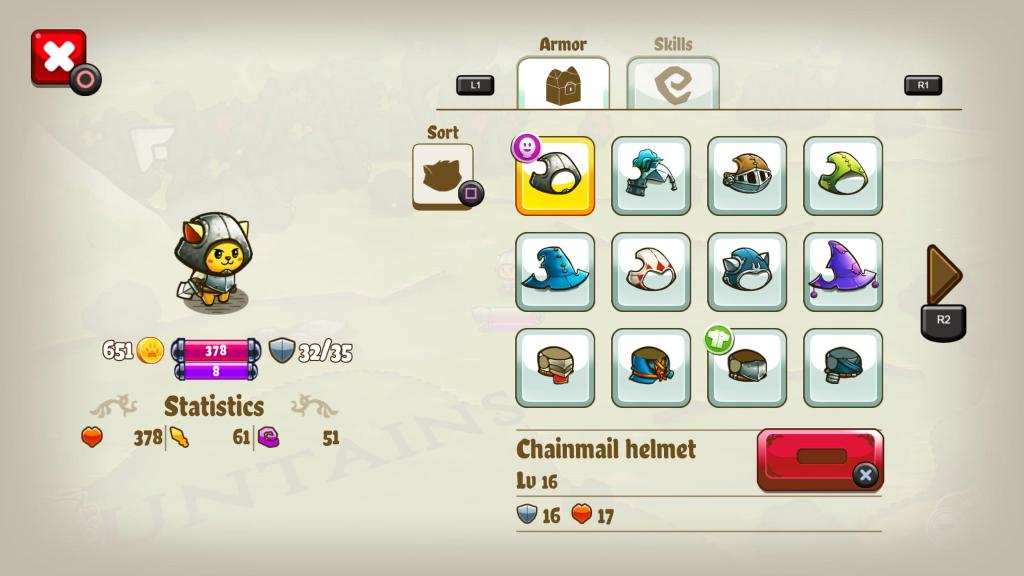
Task: Close the inventory with the red X
Action: (x=58, y=57)
